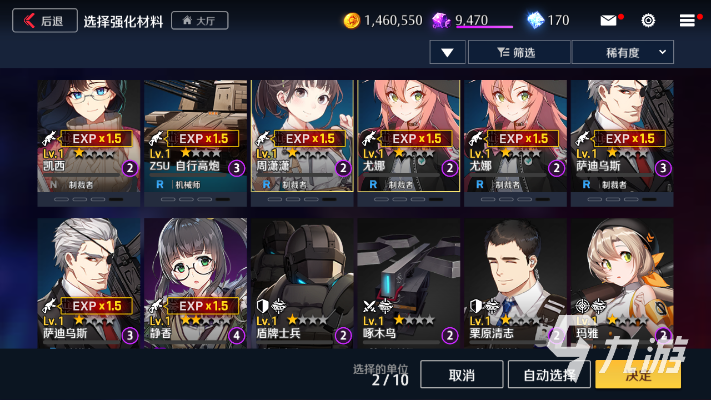Toggle the sort order arrow
Viewport: 711px width, 400px height.
pyautogui.click(x=447, y=52)
